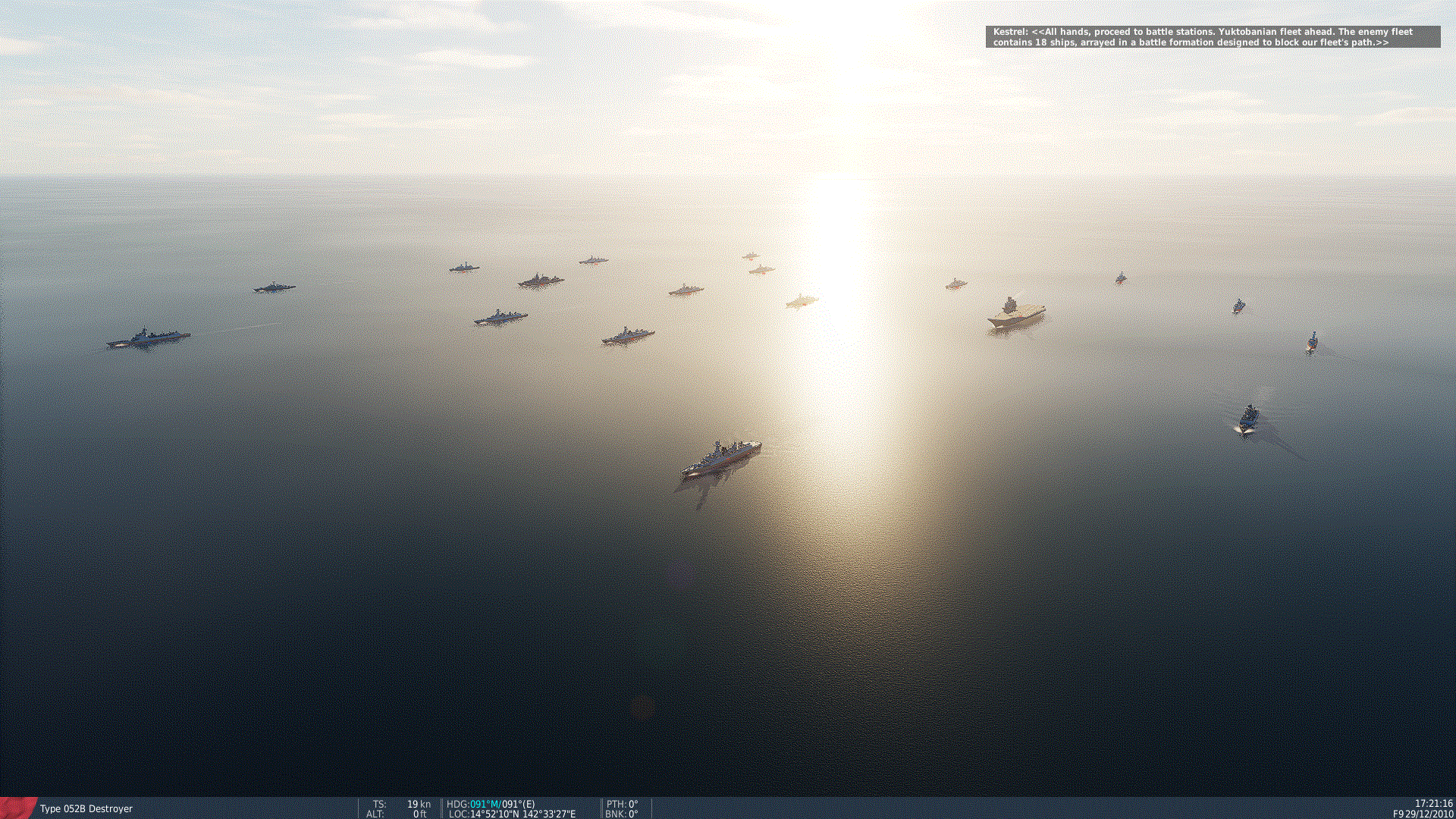Select the large battleship in the foreground
The width and height of the screenshot is (1456, 819).
coord(720,455)
